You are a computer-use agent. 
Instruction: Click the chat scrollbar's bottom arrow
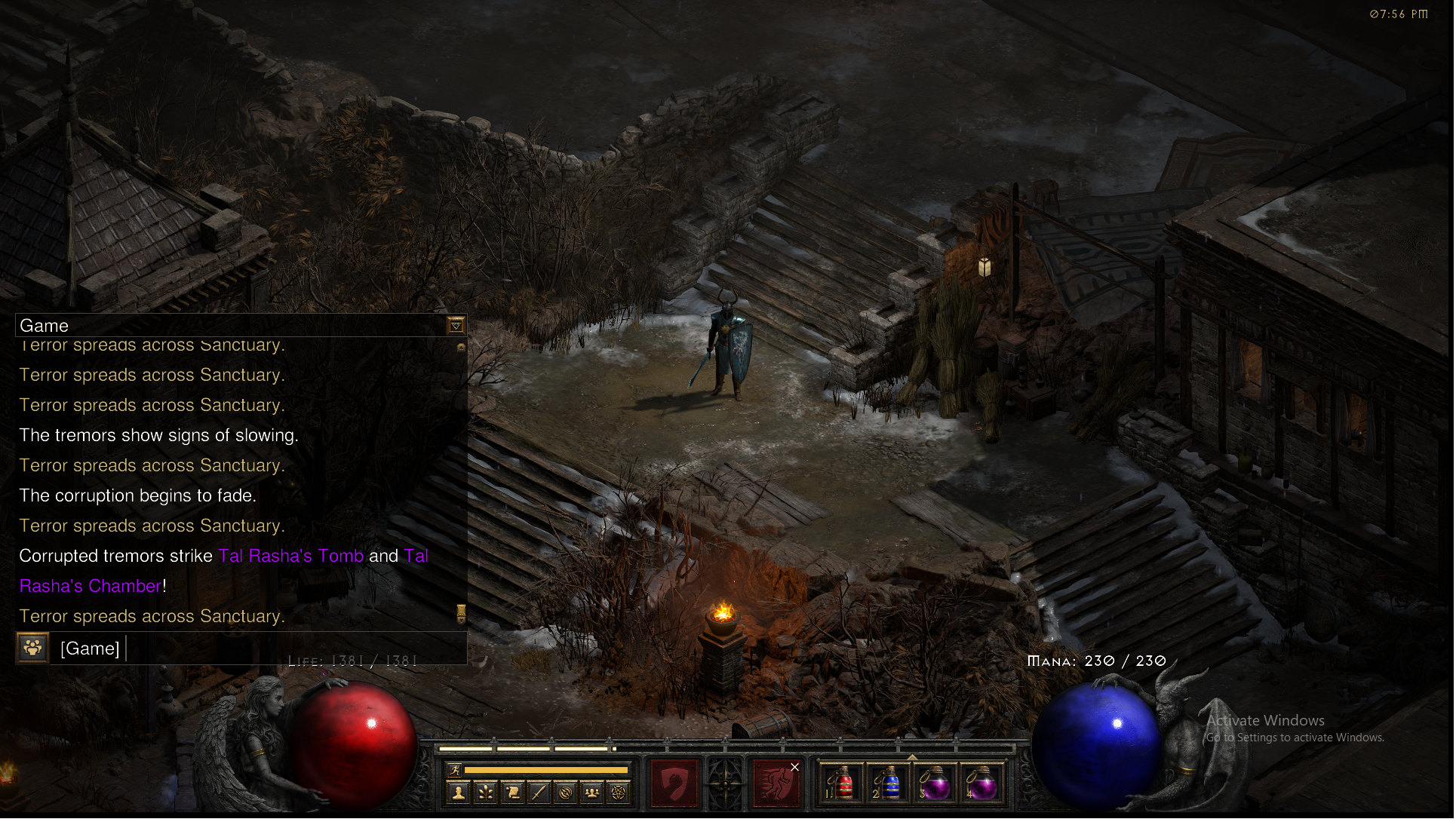[x=461, y=614]
